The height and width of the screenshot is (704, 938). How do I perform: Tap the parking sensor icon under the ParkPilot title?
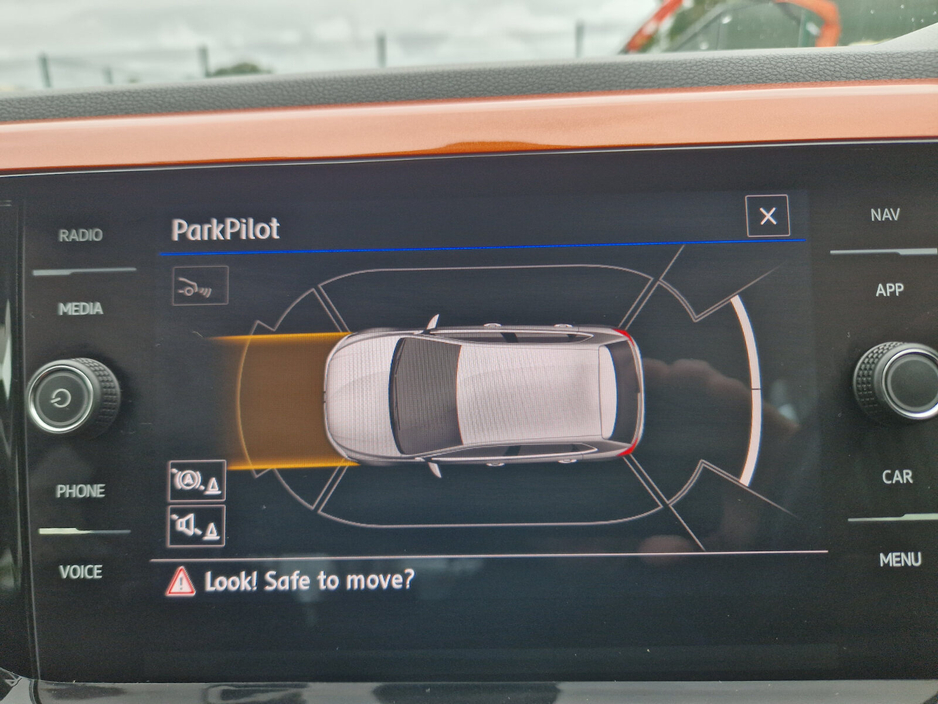pyautogui.click(x=200, y=286)
